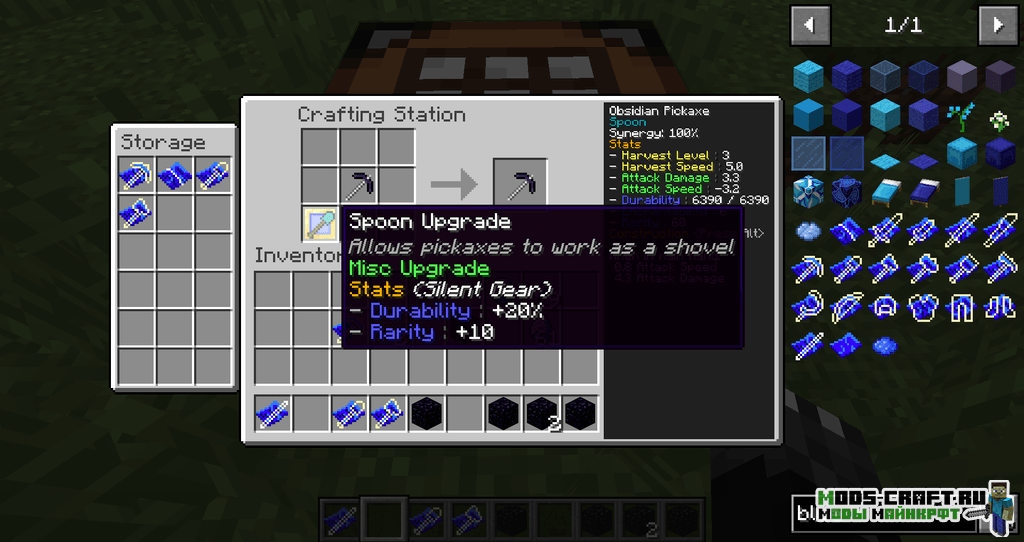Select the blue orchid flower in item list

coord(962,116)
